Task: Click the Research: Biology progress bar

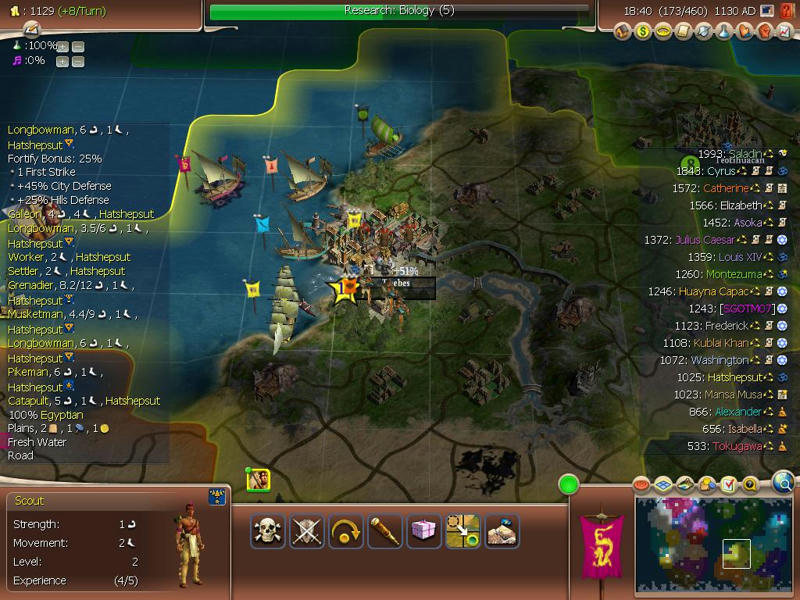Action: point(398,11)
